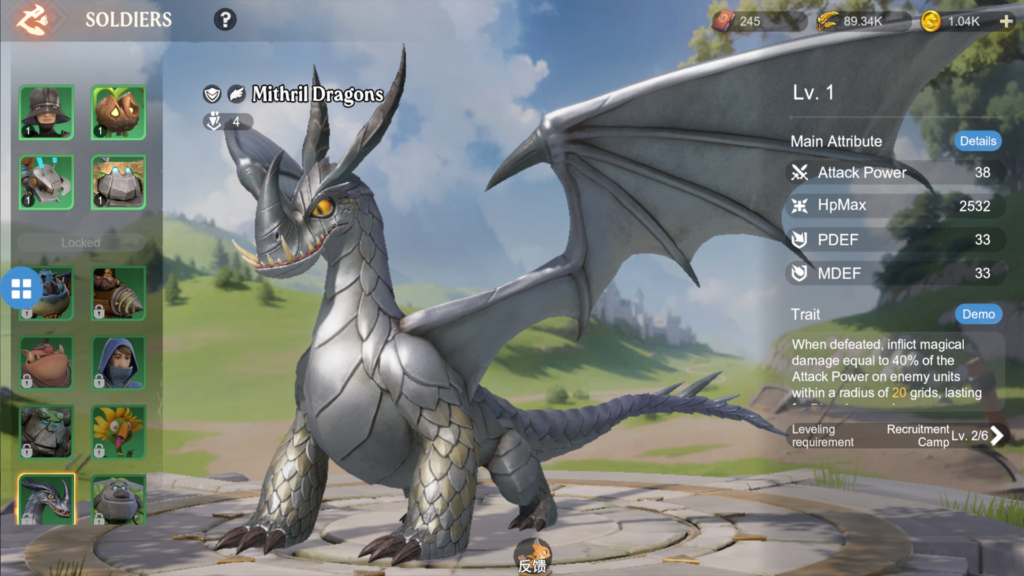Select the locked orange boar soldier

tap(46, 362)
